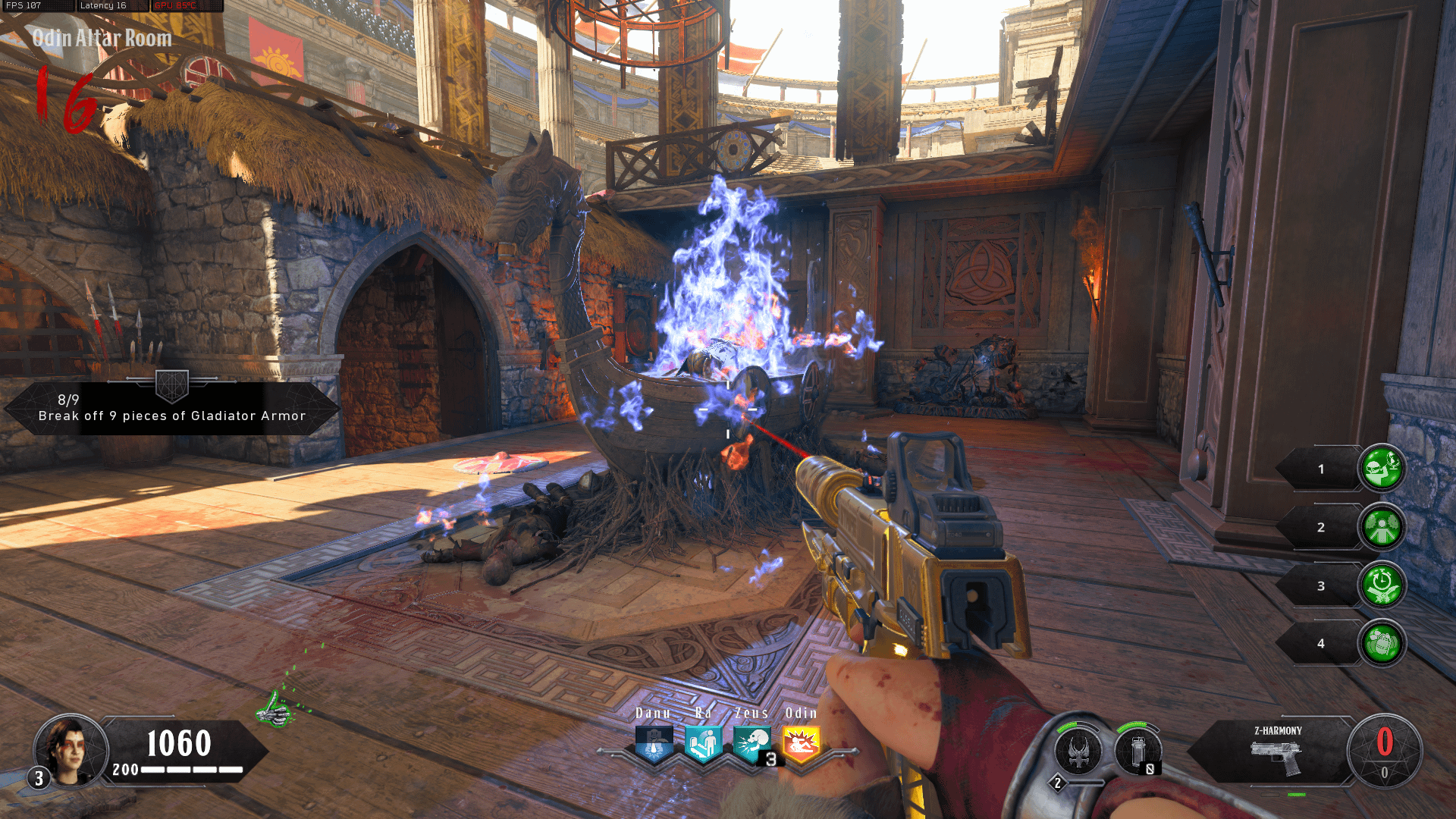Use the elixir in slot 4
This screenshot has height=819, width=1456.
pos(1381,643)
